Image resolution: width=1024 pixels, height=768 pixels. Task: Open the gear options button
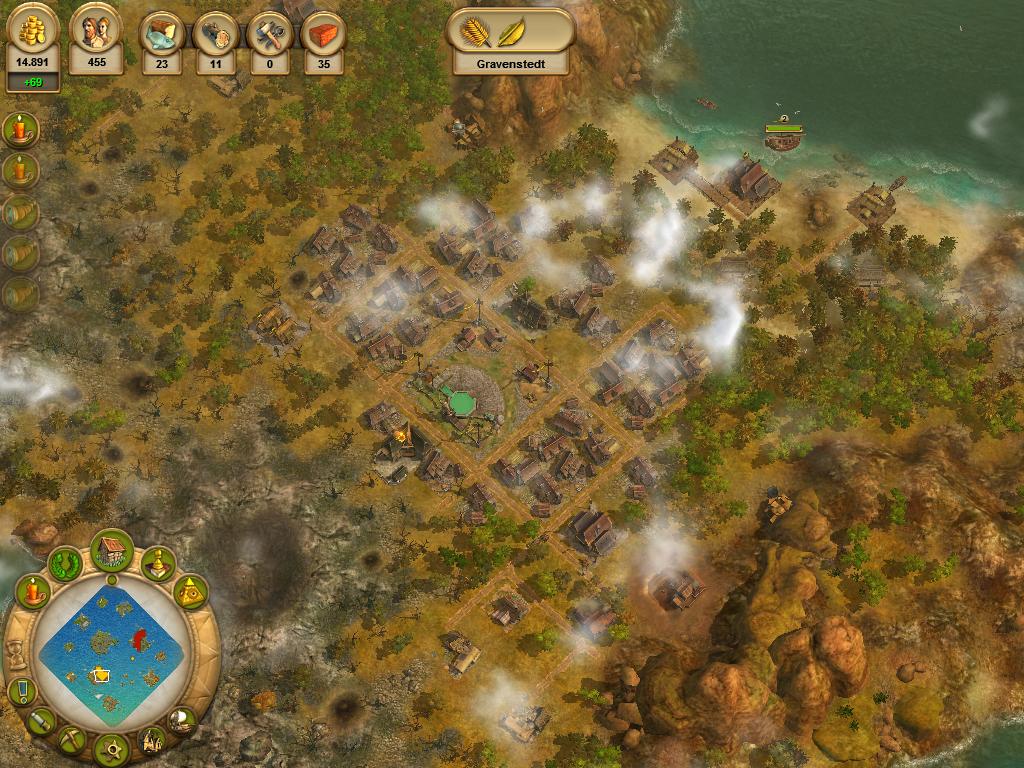pyautogui.click(x=112, y=747)
